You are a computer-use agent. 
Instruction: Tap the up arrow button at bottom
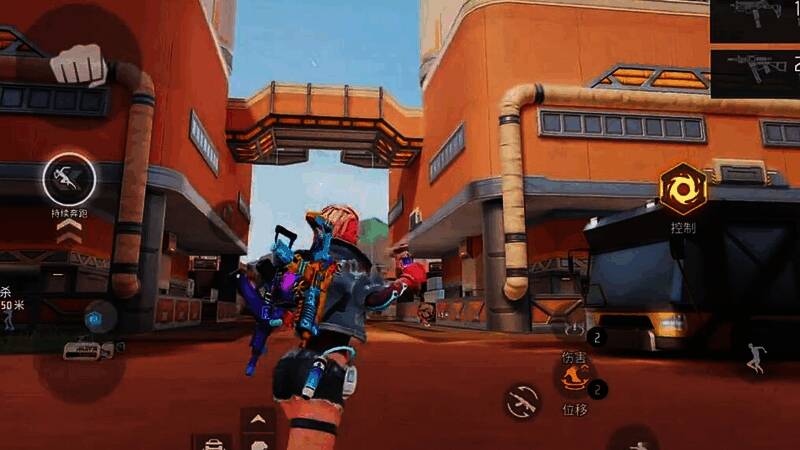coord(258,417)
